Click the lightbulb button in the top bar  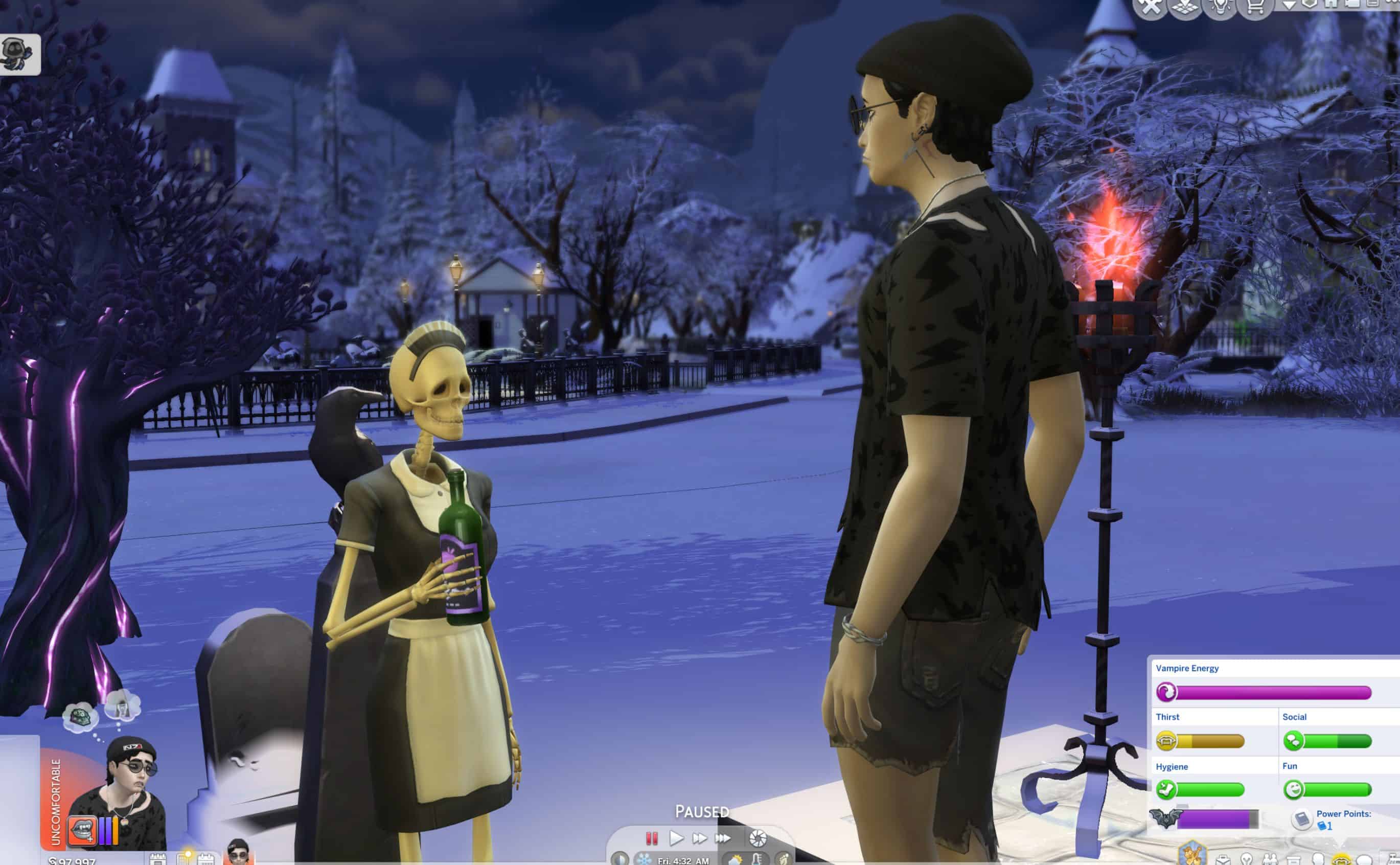click(1221, 7)
